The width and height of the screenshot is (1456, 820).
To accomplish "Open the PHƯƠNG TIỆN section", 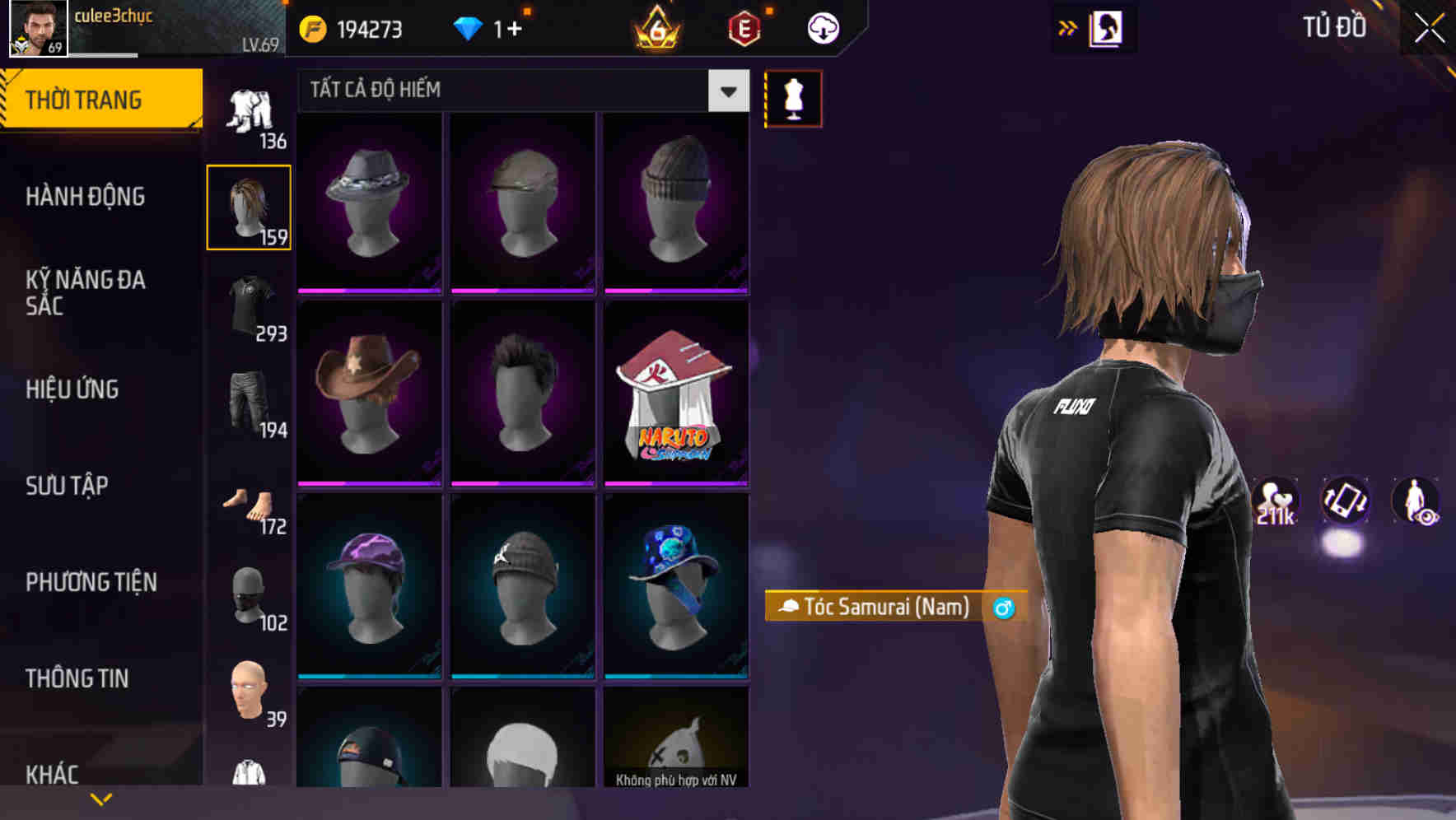I will (x=91, y=582).
